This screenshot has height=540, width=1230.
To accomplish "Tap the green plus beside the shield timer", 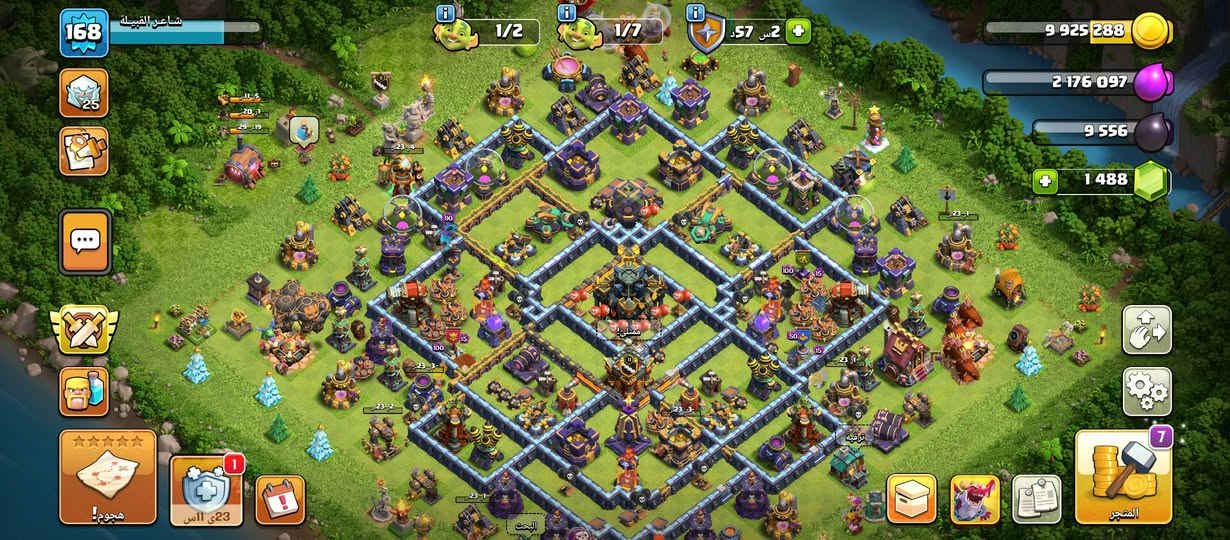I will coord(797,31).
